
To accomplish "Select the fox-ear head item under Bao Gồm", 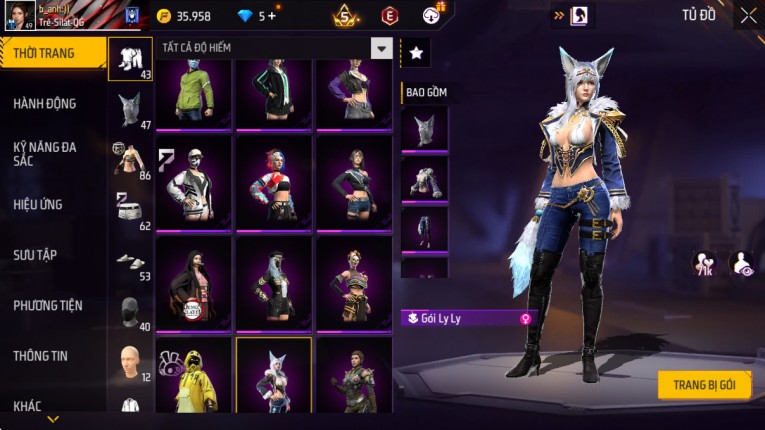I will pos(424,129).
